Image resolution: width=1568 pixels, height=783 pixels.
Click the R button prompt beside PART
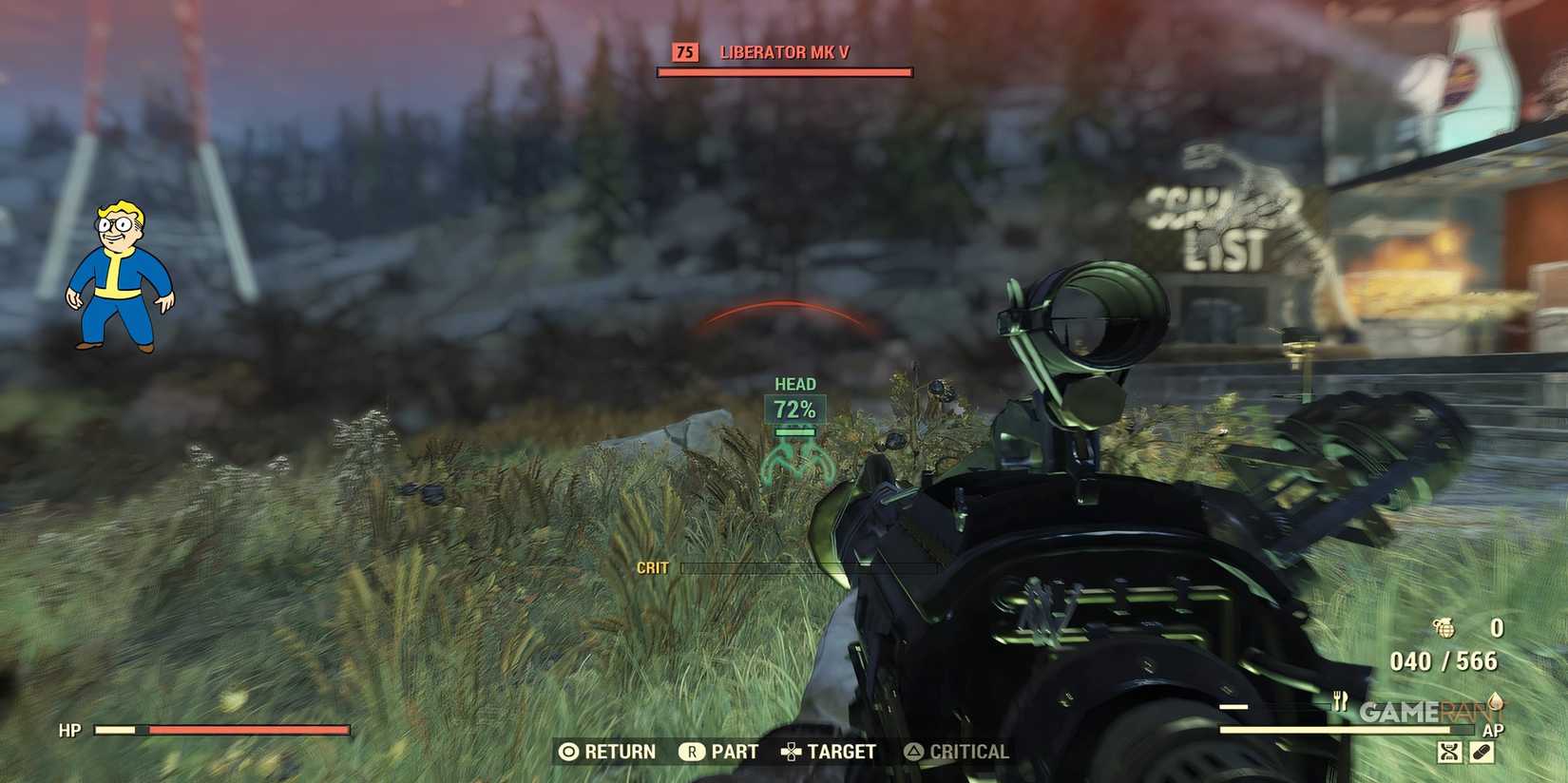point(695,752)
